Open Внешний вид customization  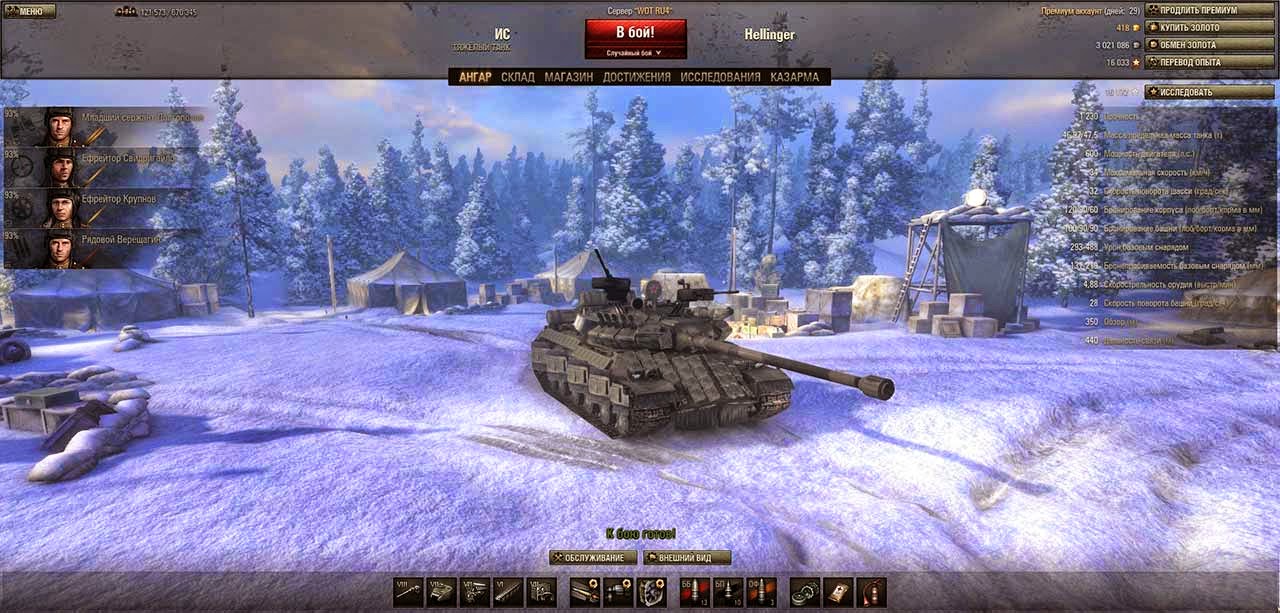pos(687,558)
